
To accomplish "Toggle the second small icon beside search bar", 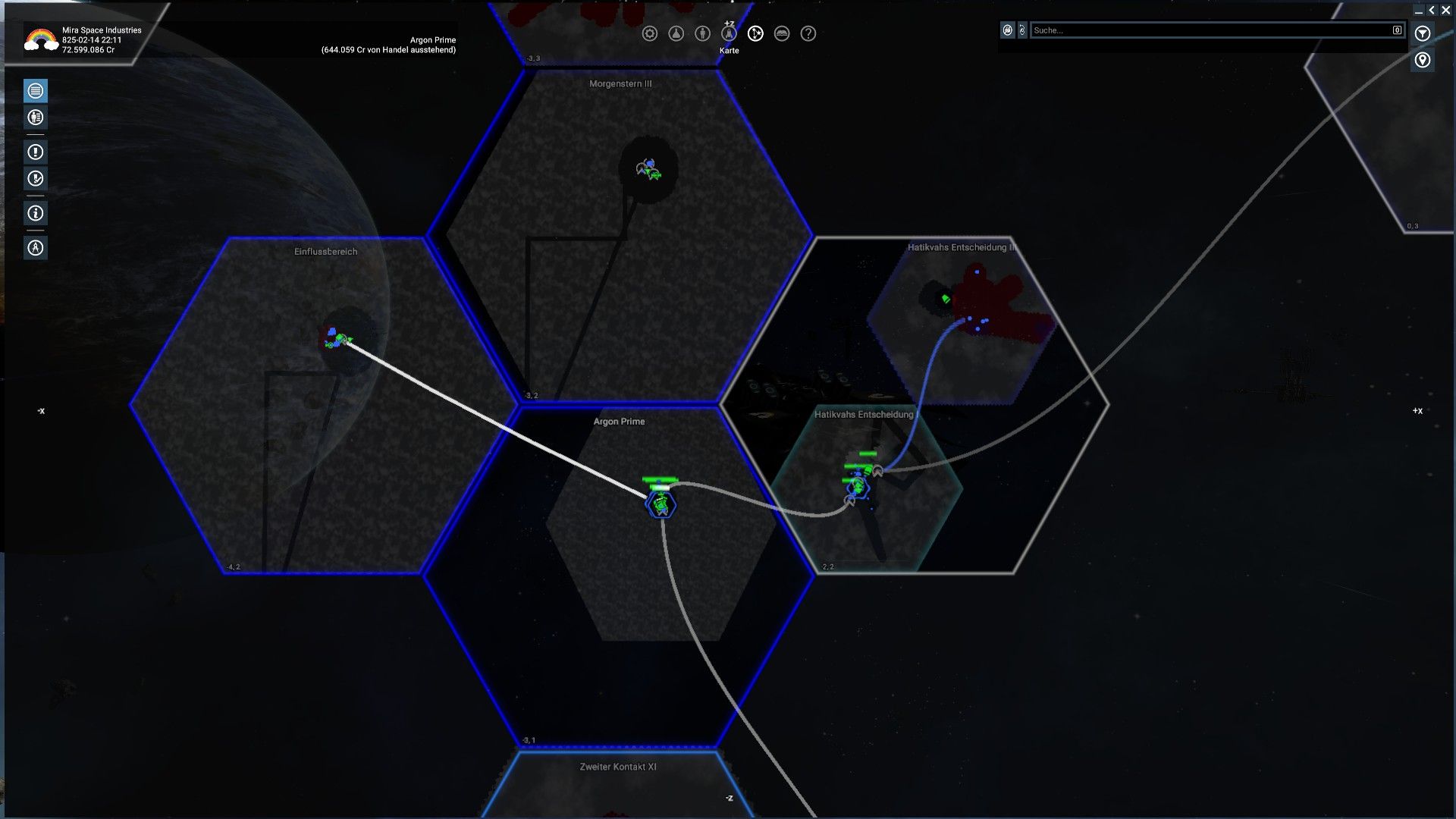I will (x=1021, y=30).
